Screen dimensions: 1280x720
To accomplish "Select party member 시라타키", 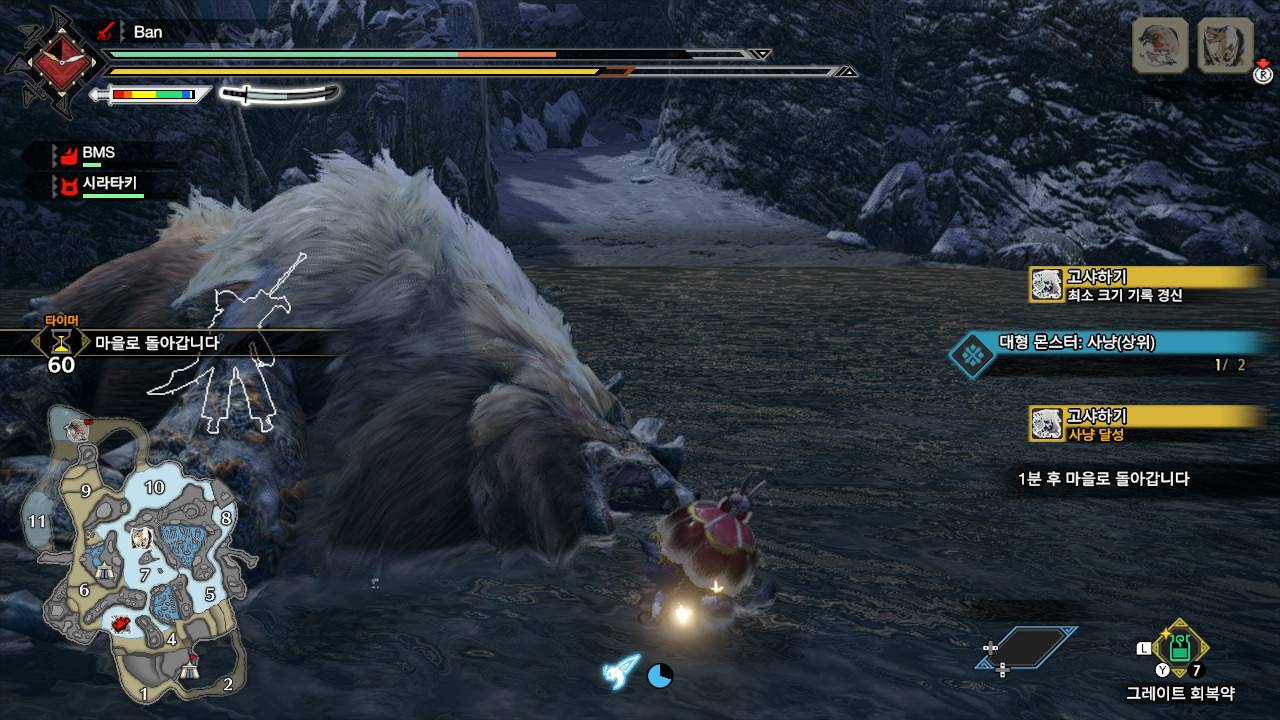I will (108, 184).
